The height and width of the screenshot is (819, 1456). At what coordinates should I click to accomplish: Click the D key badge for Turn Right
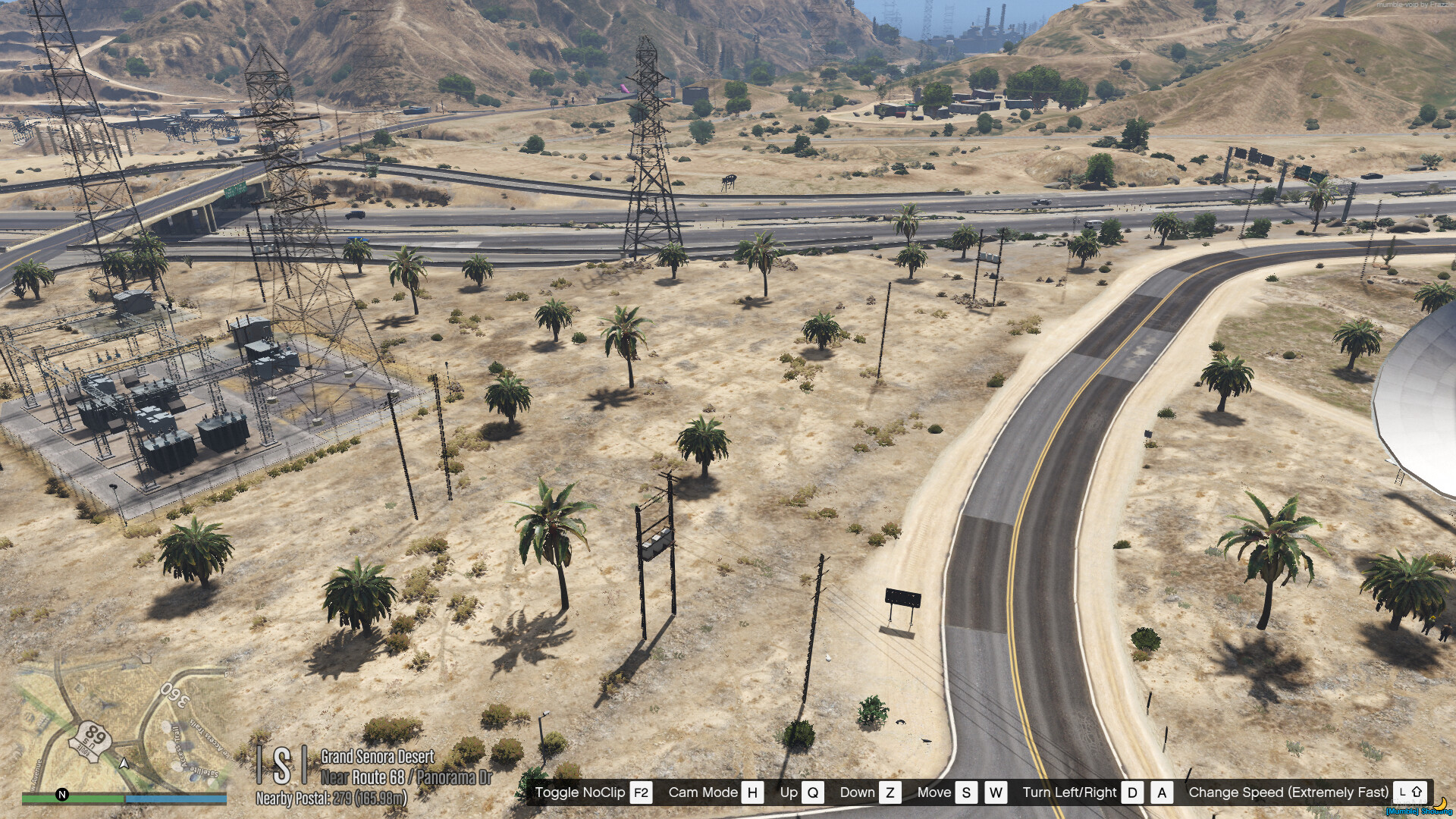pos(1132,792)
